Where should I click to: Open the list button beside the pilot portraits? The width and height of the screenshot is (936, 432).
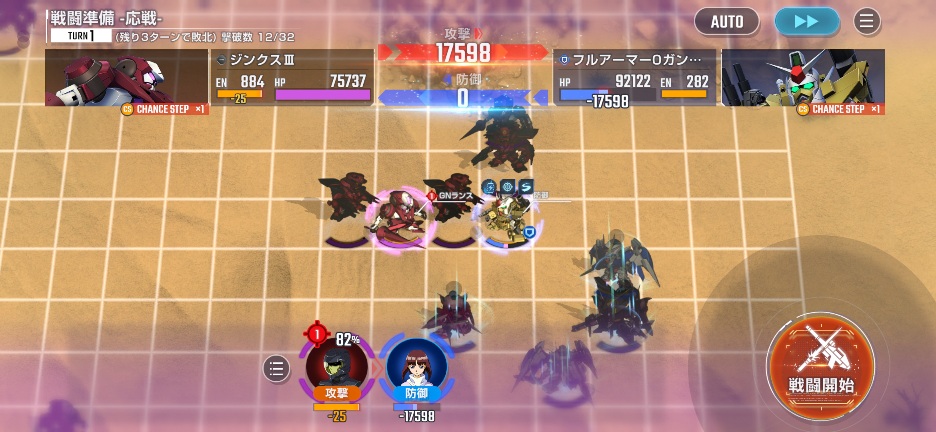(277, 369)
